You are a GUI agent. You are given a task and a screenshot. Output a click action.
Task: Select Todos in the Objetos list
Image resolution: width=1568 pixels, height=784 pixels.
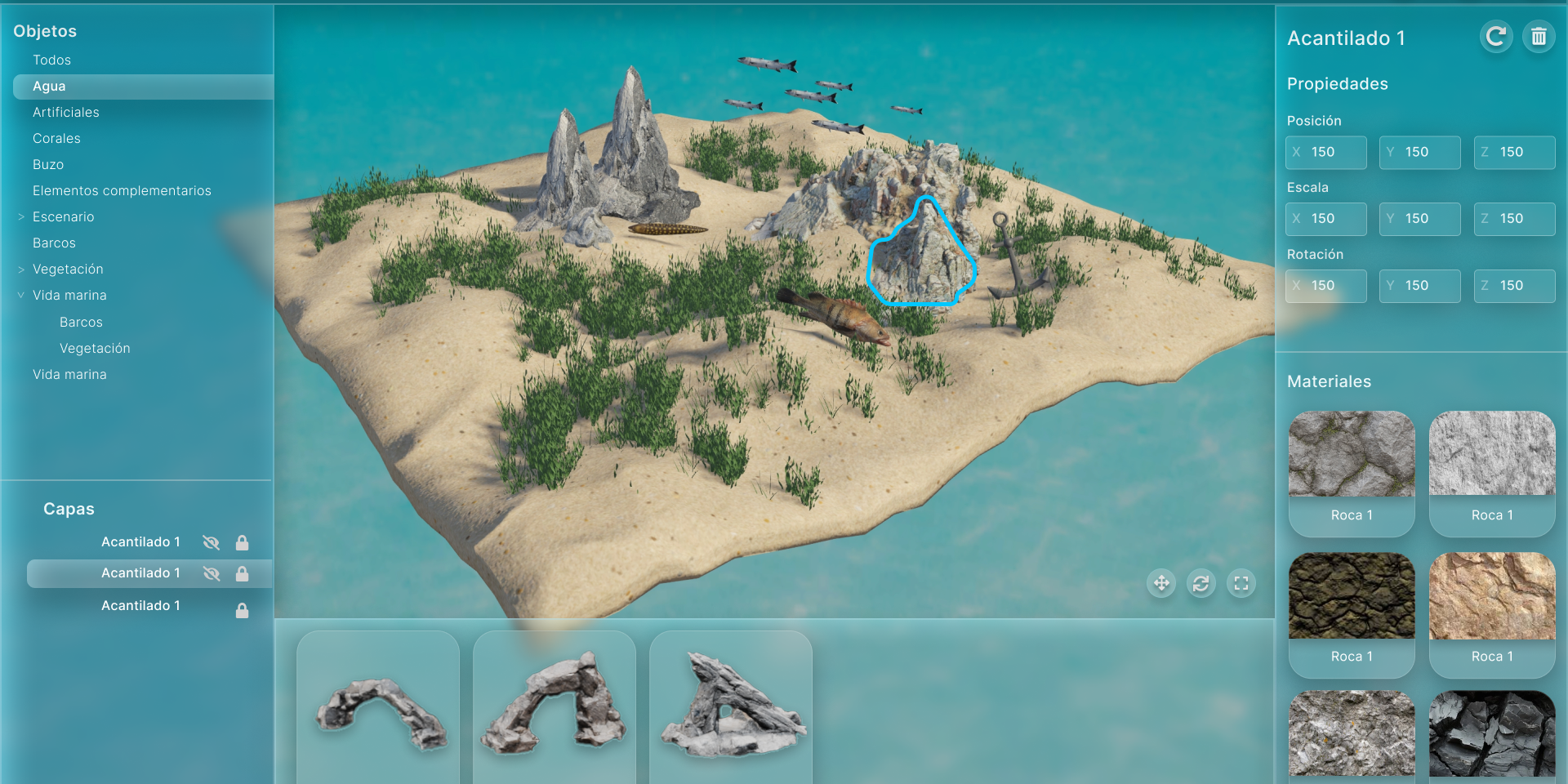(x=51, y=60)
